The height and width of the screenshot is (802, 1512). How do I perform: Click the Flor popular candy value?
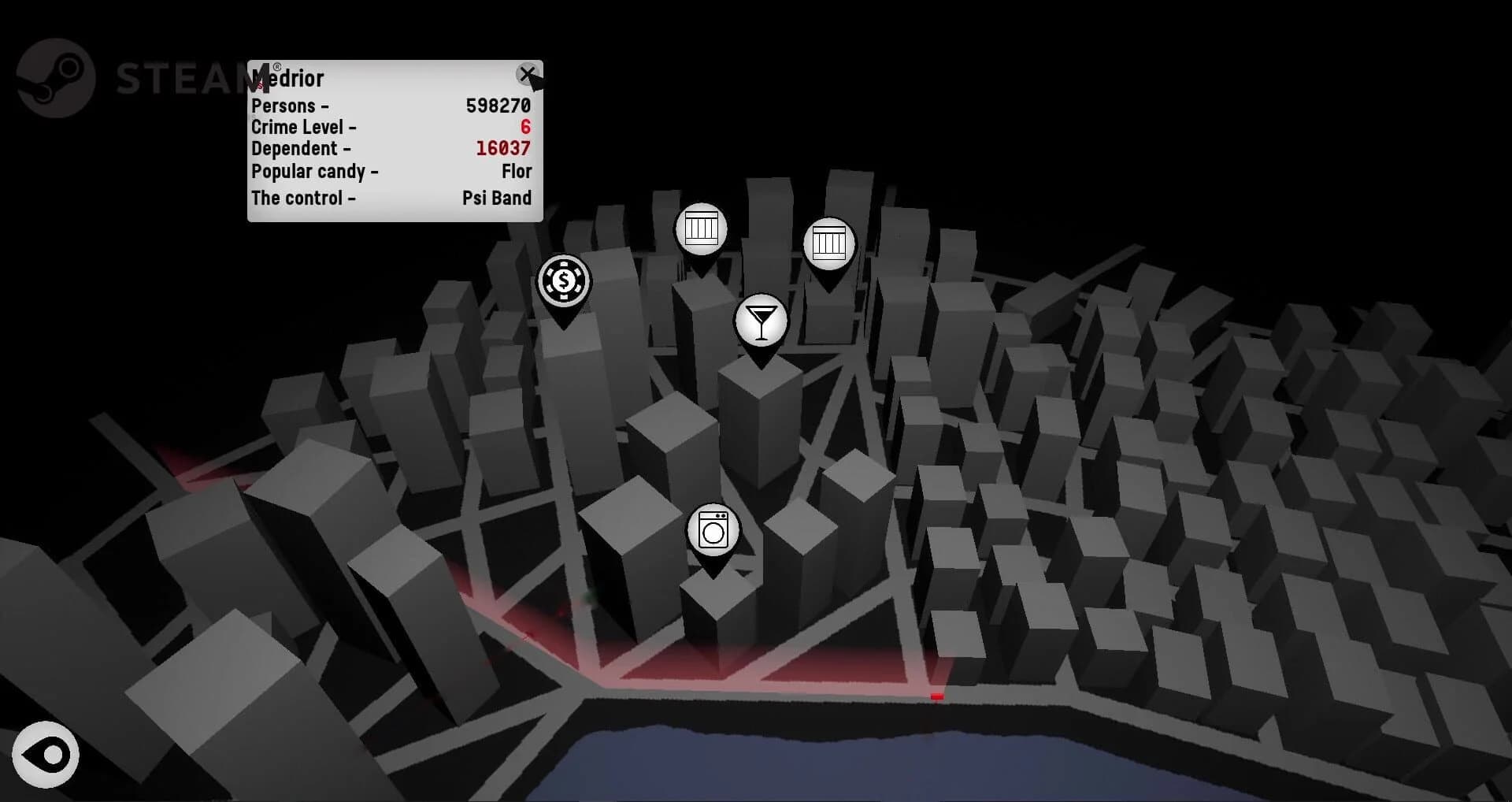pos(517,171)
